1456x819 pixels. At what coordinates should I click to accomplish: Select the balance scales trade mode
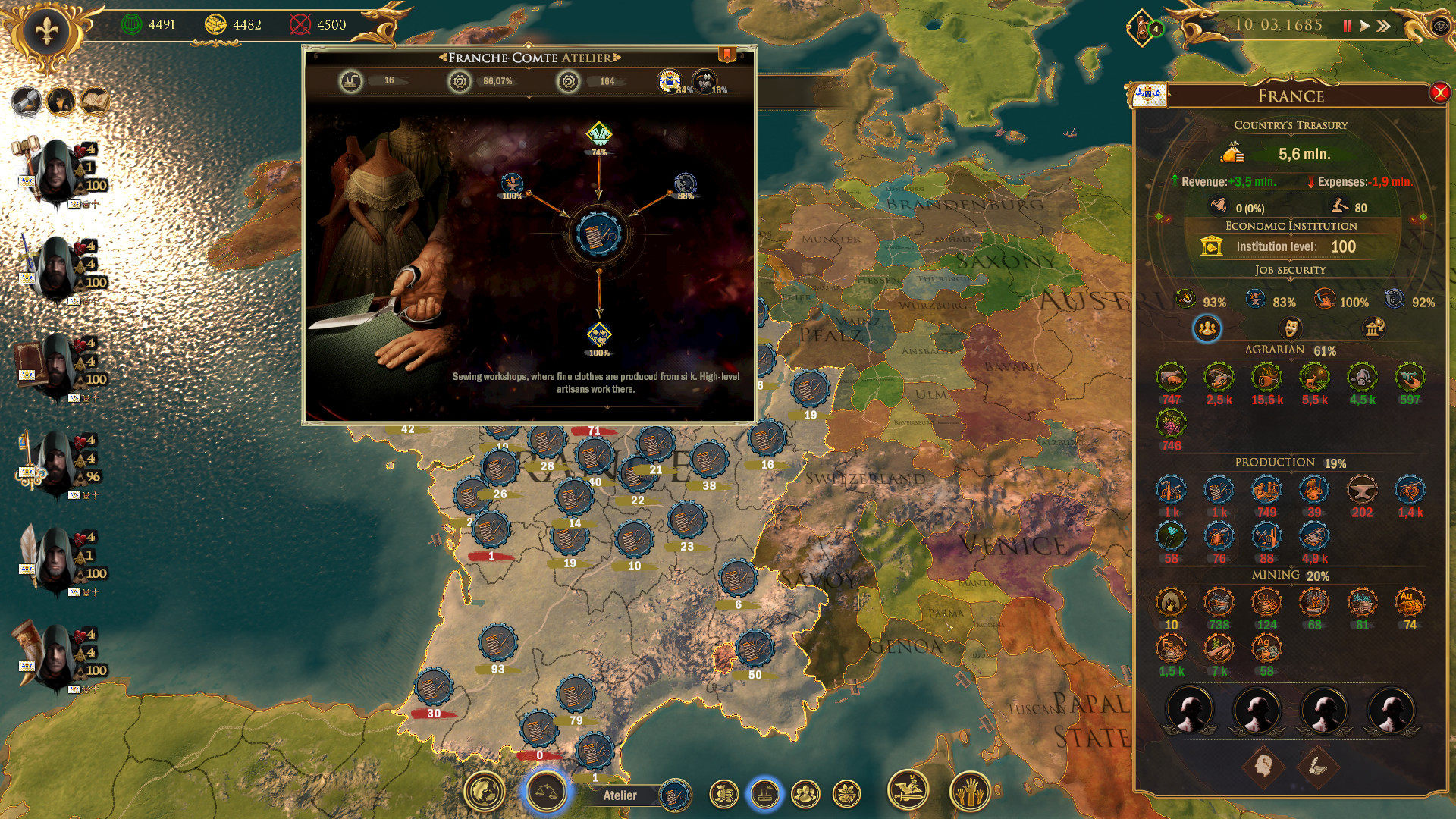point(546,792)
